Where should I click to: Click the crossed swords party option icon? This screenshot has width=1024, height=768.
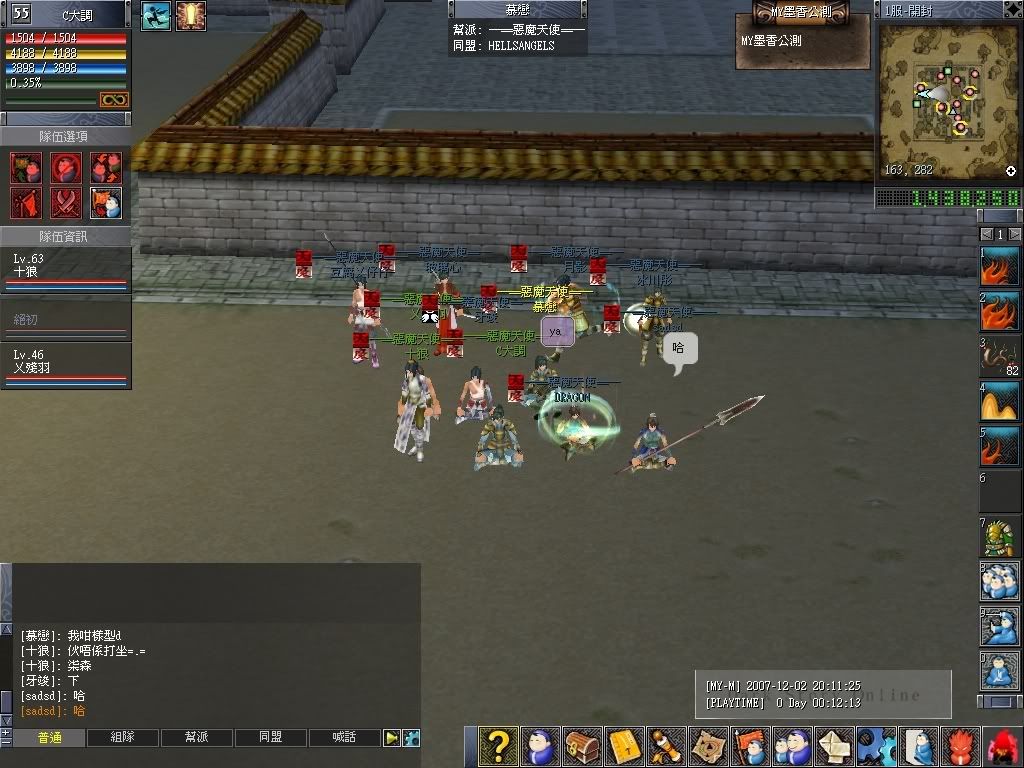[x=66, y=203]
